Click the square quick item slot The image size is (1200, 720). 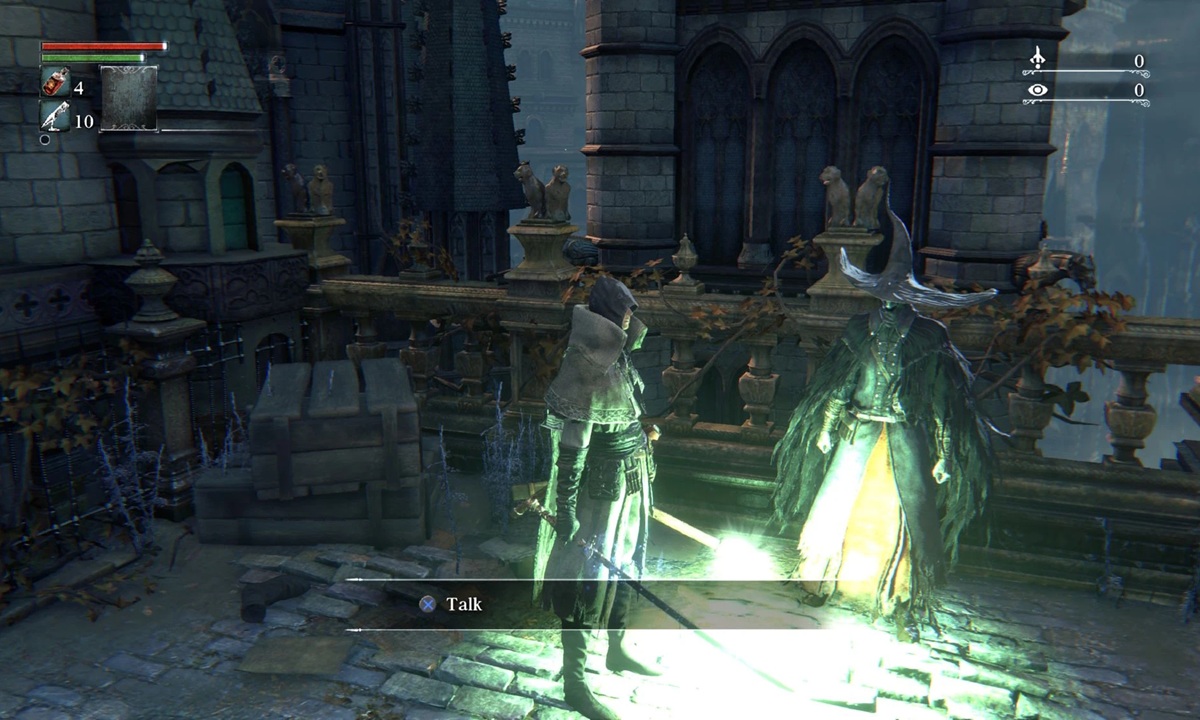128,98
